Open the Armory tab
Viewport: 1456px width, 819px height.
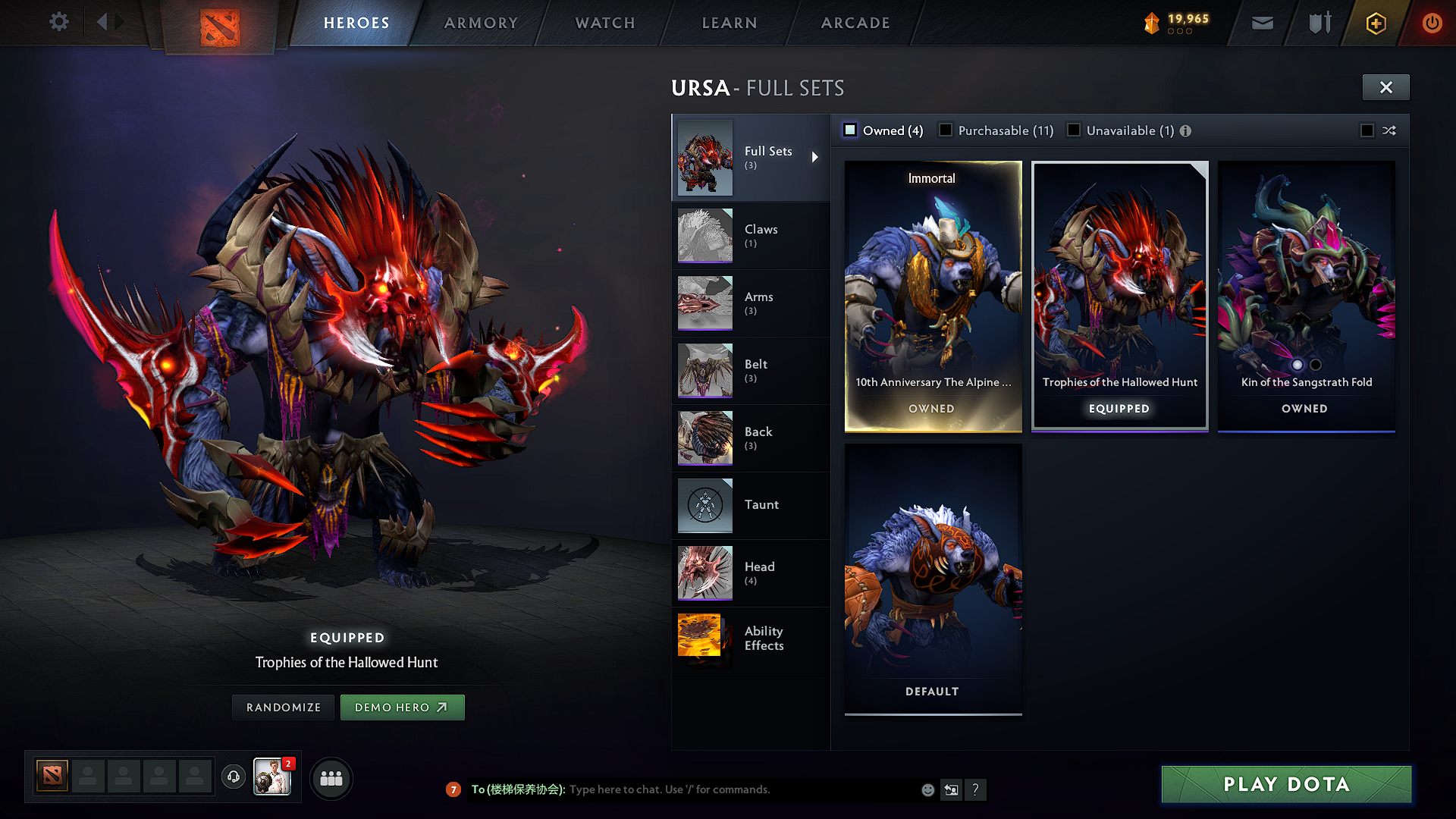(x=481, y=23)
